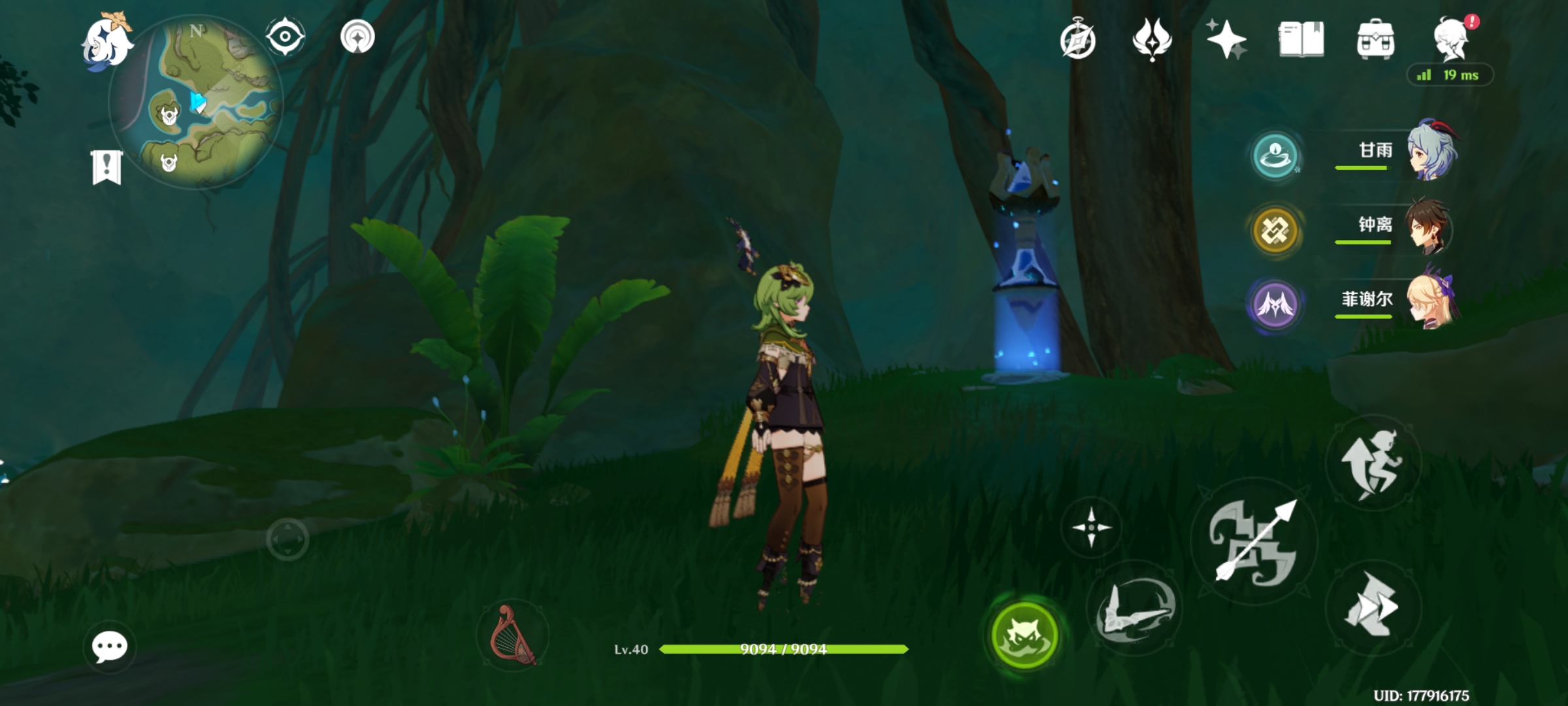Open the Battle Pass winged icon
The width and height of the screenshot is (1568, 706).
tap(1152, 39)
